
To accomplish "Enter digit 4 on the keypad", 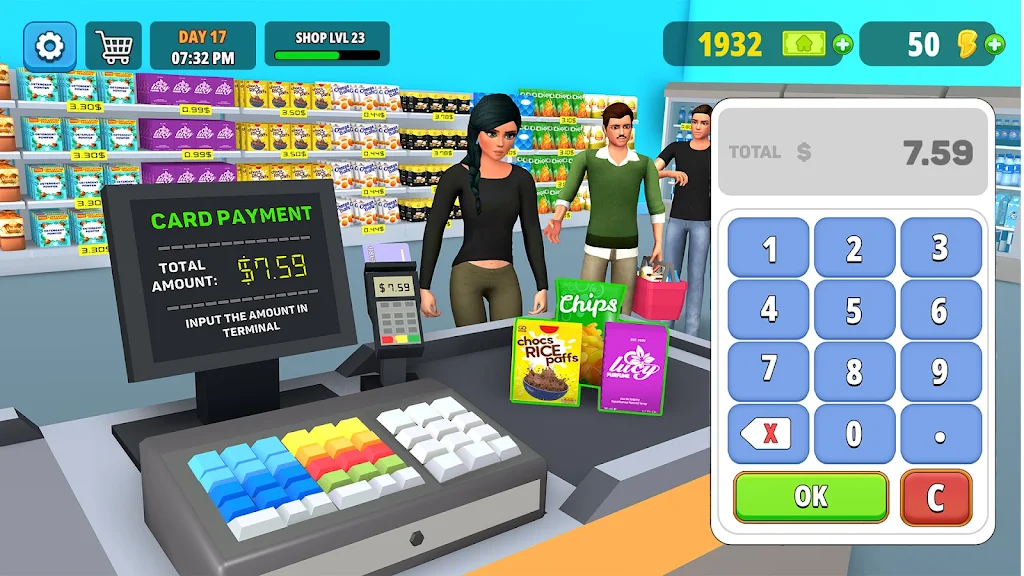I will (x=768, y=310).
